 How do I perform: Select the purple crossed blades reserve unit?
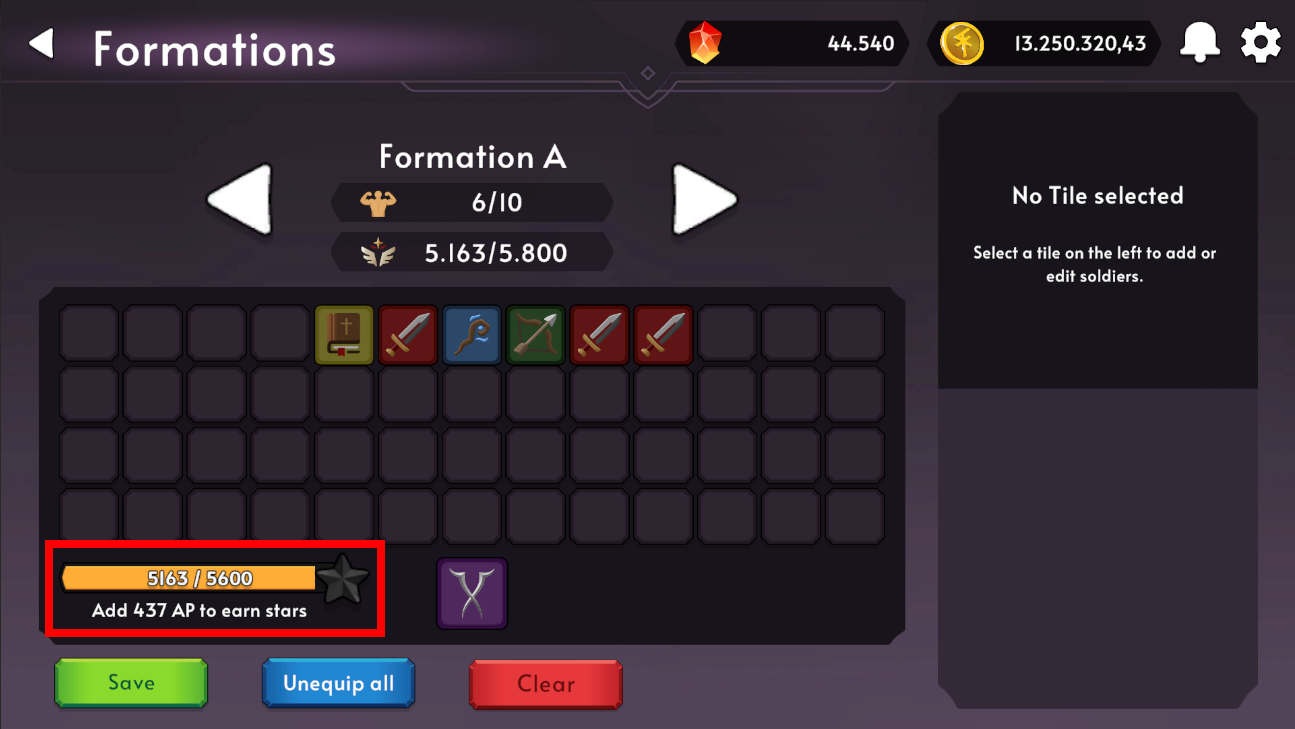click(472, 593)
